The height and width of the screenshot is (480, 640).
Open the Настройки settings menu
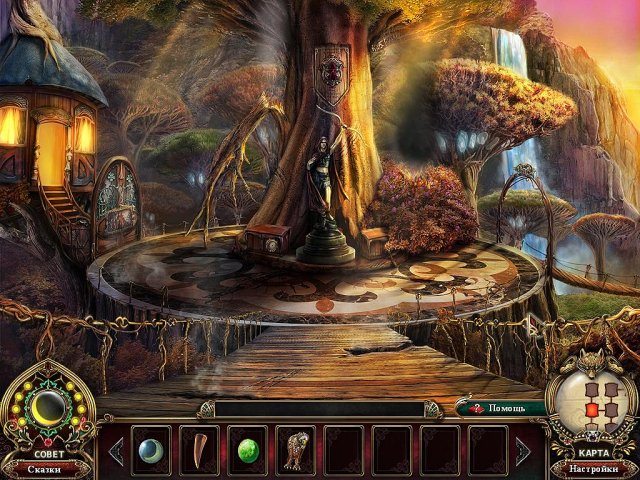[592, 467]
